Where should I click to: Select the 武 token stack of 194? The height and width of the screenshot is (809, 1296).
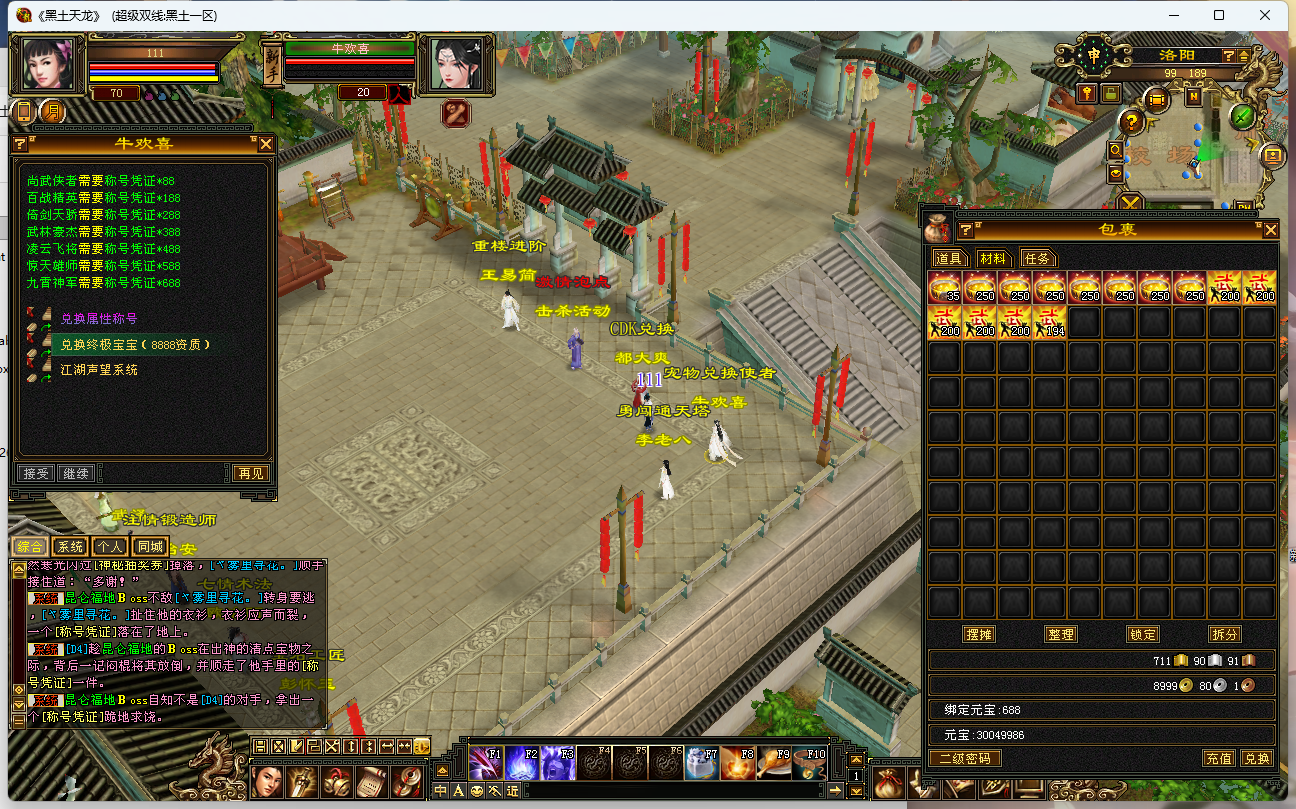click(1049, 322)
